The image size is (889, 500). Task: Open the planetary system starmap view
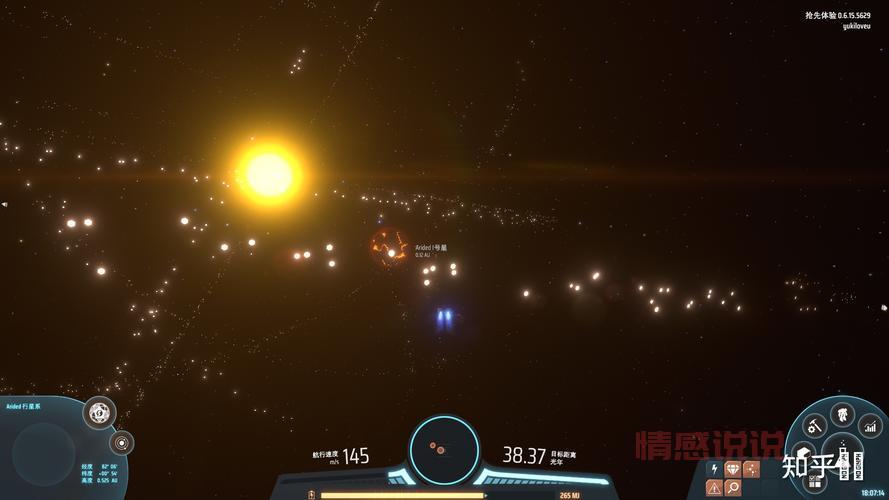tap(122, 442)
